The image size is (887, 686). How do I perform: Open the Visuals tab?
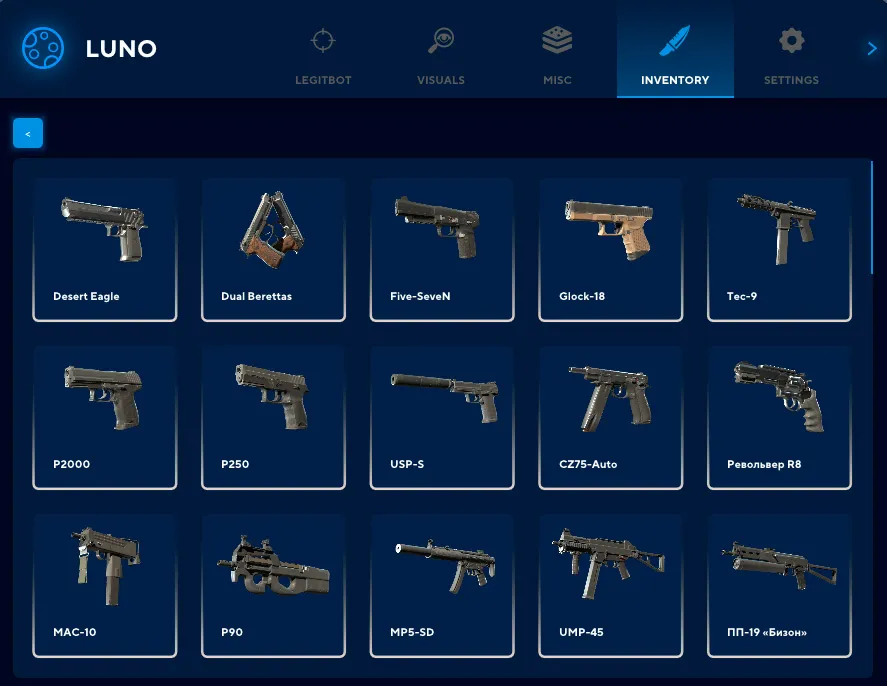pyautogui.click(x=441, y=55)
